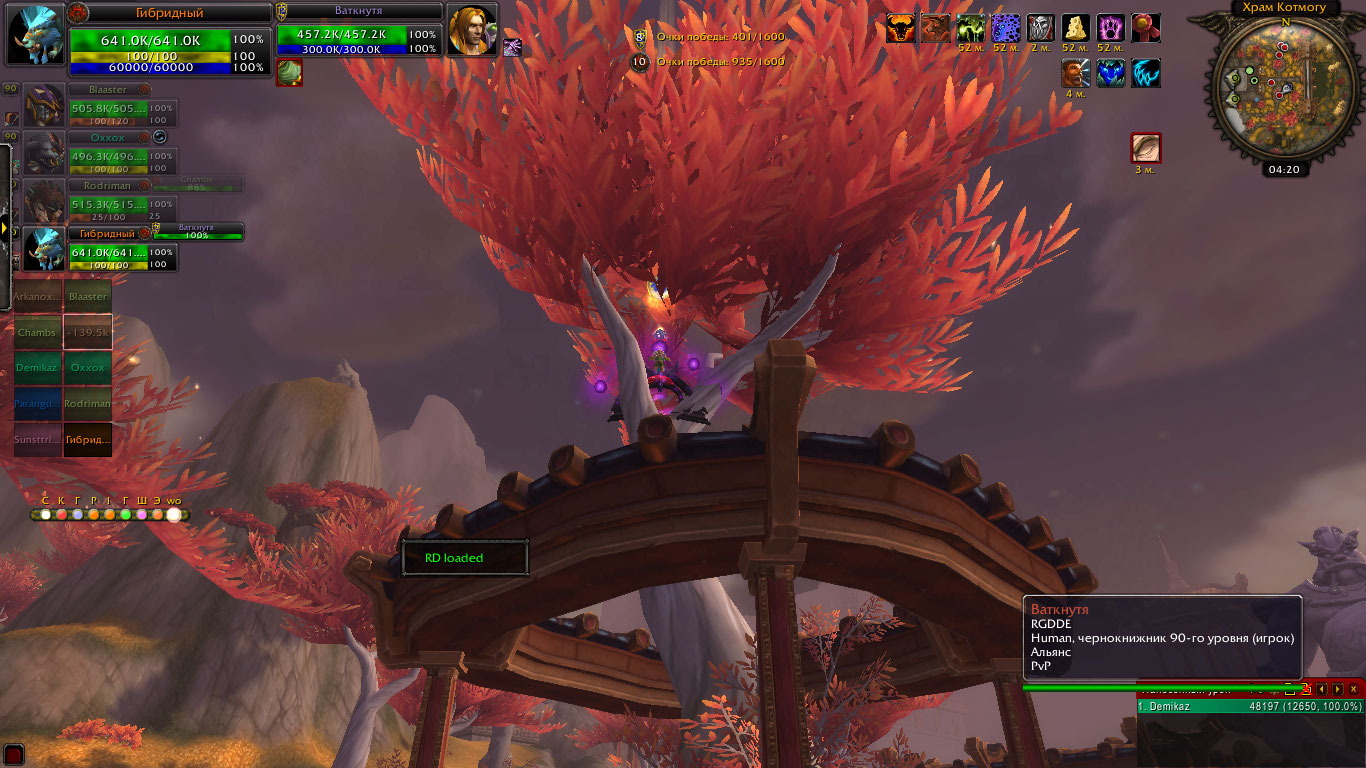Image resolution: width=1366 pixels, height=768 pixels.
Task: Click the cheese buff icon
Action: pos(1076,28)
